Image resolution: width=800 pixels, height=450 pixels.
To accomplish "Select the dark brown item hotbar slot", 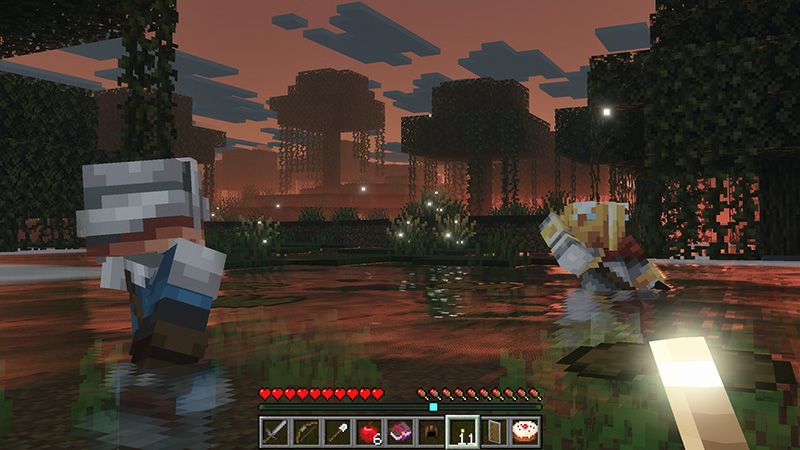I will (431, 431).
